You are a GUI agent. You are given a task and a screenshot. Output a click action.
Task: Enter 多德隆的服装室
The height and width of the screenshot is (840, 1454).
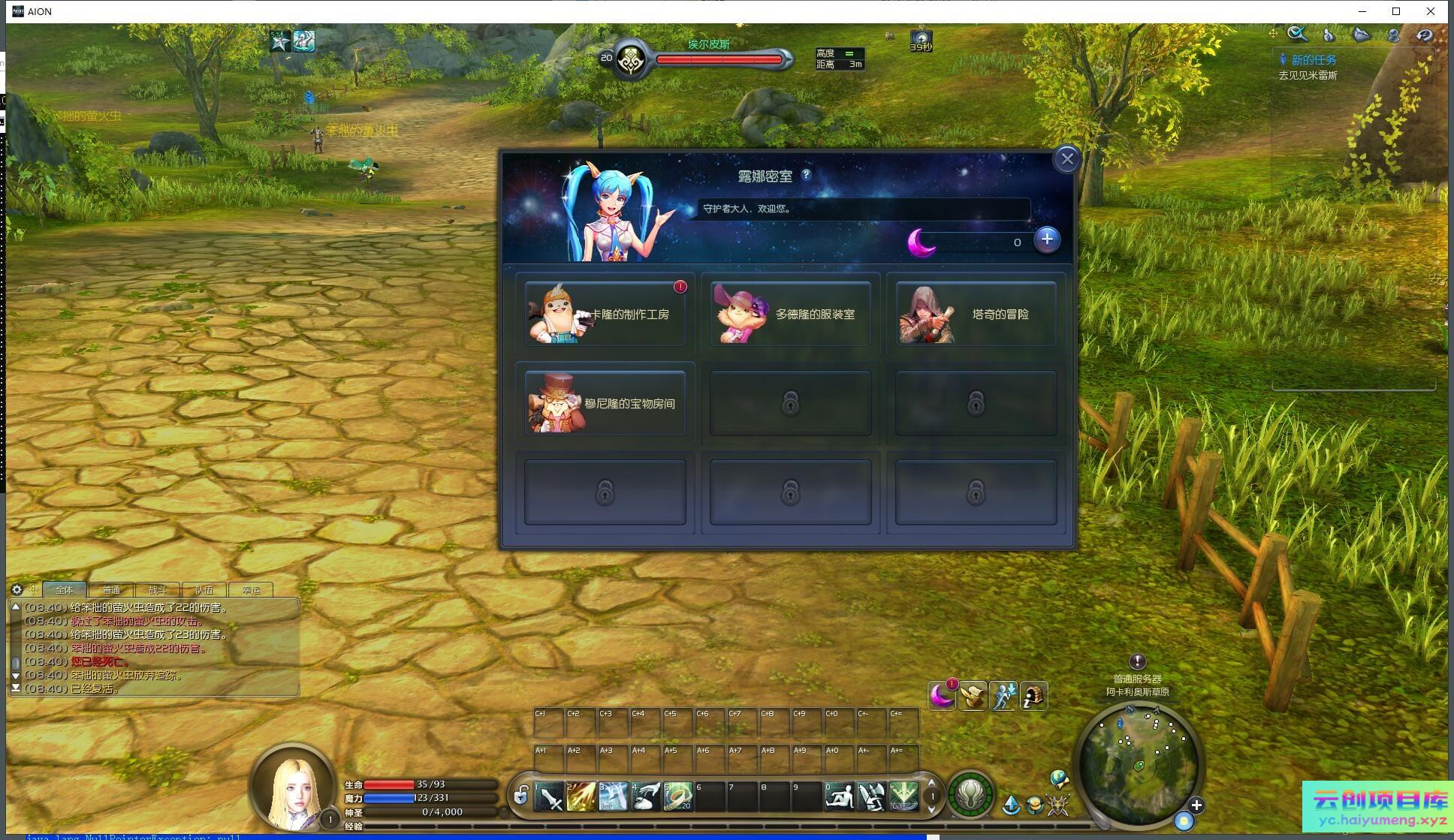tap(790, 315)
